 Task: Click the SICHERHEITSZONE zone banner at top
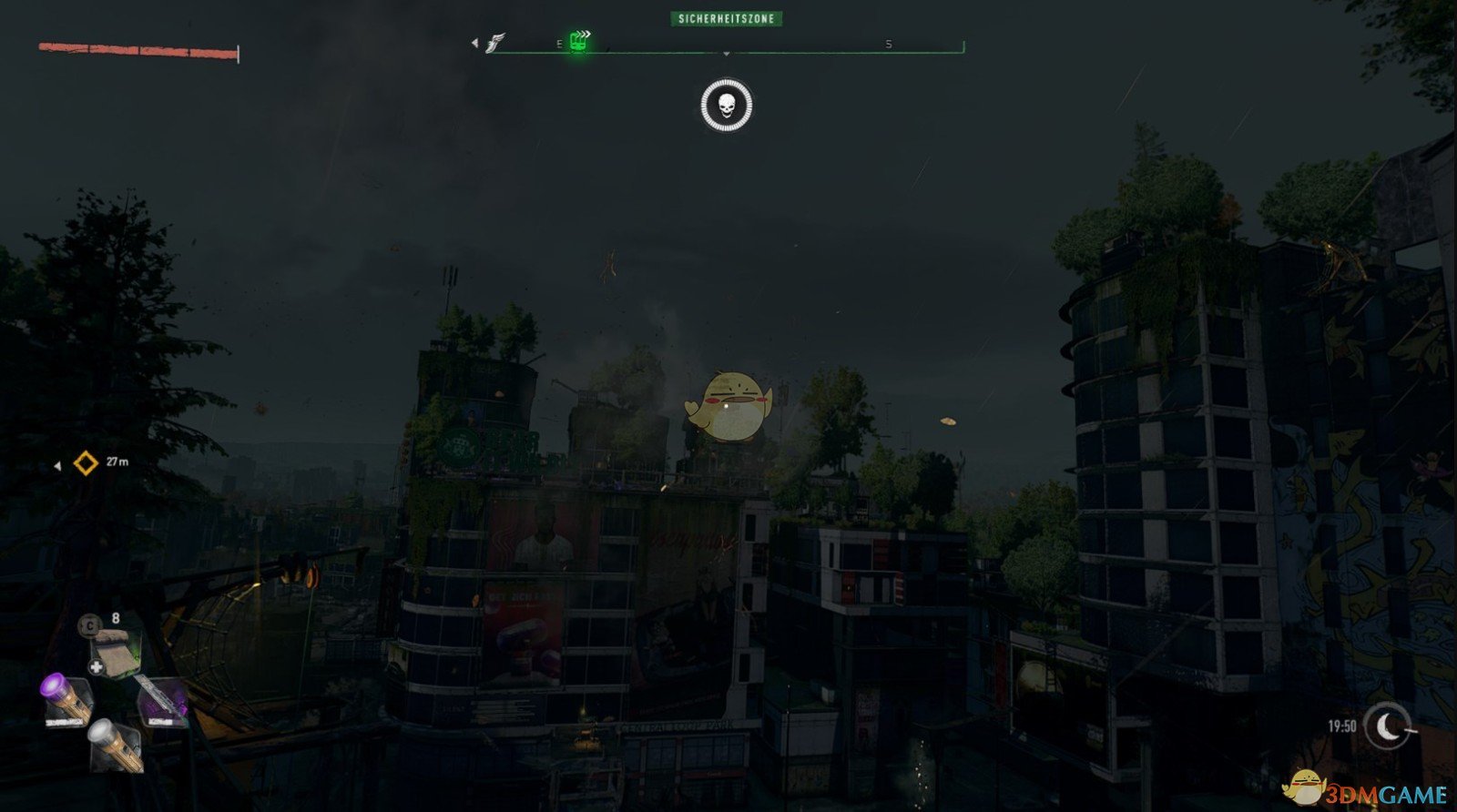click(x=726, y=17)
